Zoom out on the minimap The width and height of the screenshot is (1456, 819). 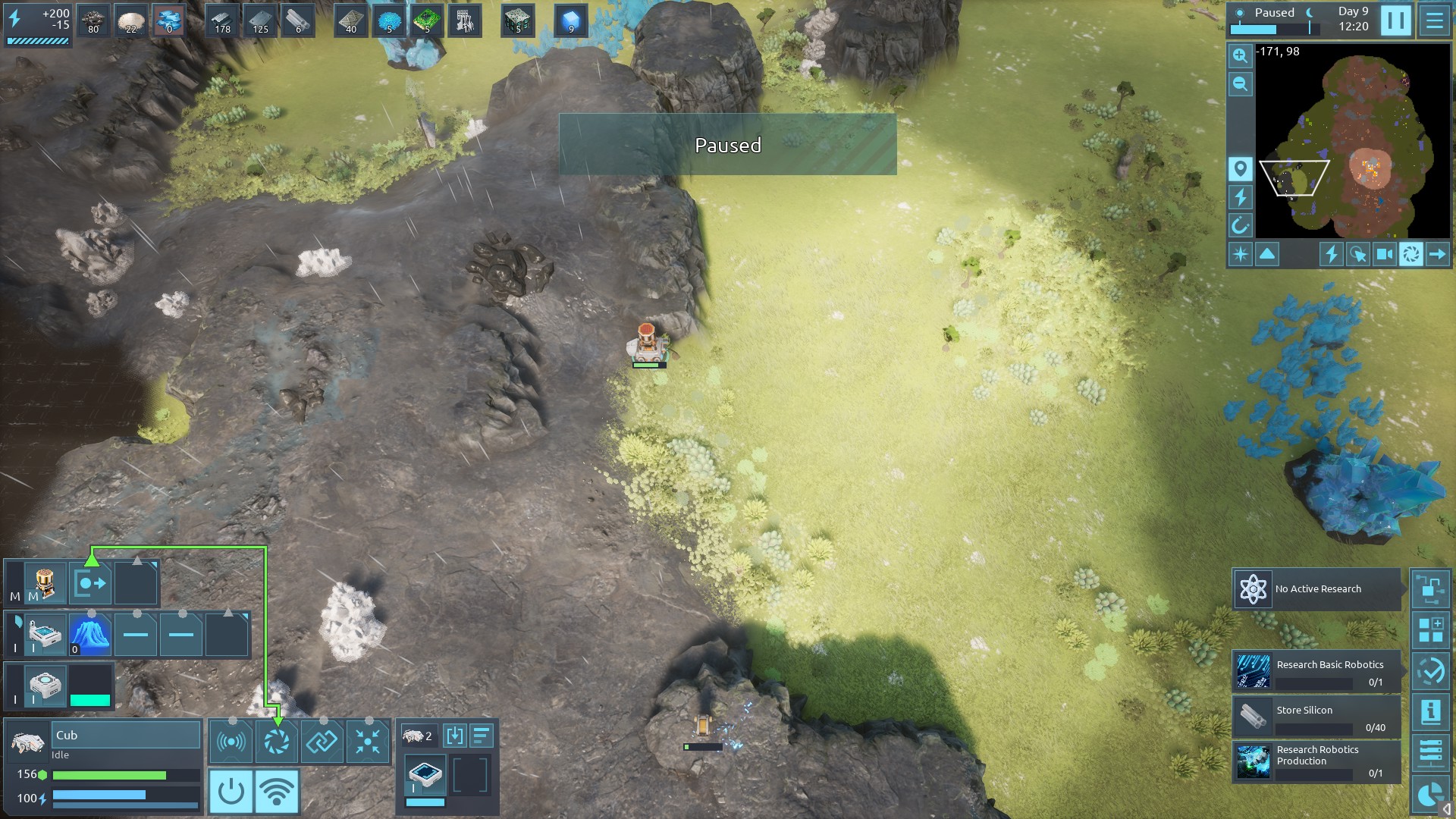click(1240, 84)
